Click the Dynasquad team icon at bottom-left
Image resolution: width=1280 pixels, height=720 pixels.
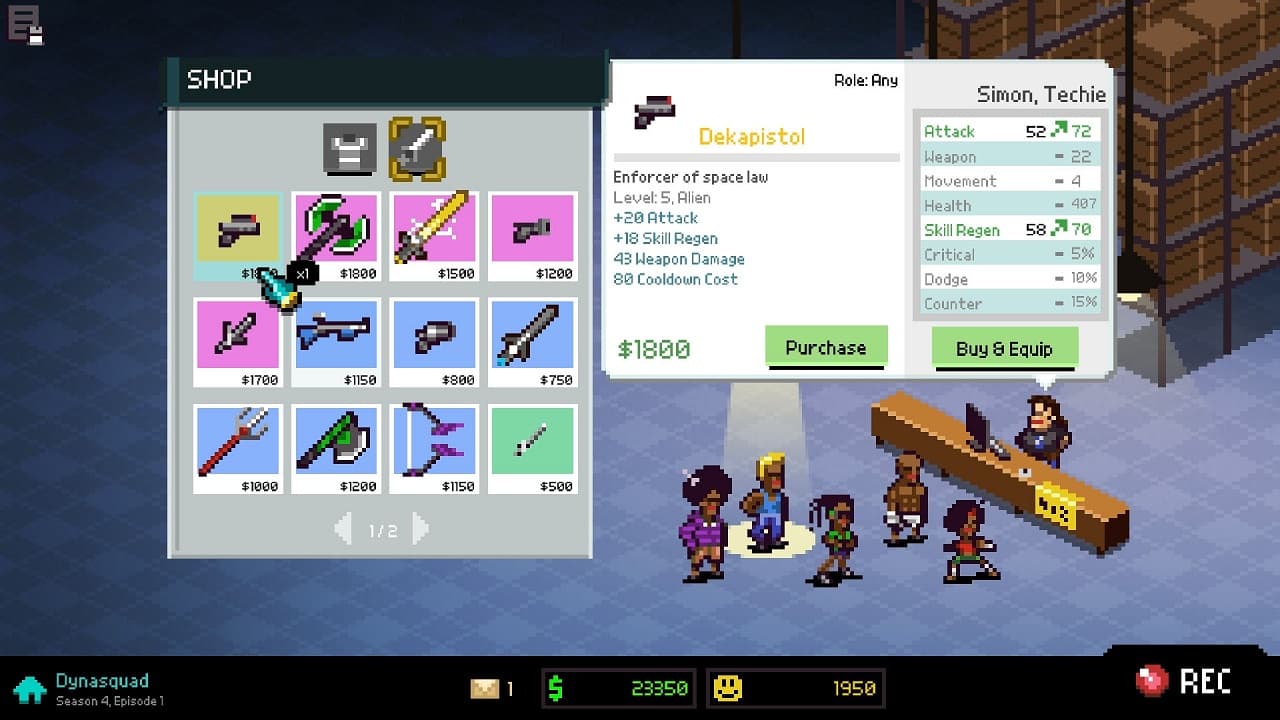click(x=30, y=688)
